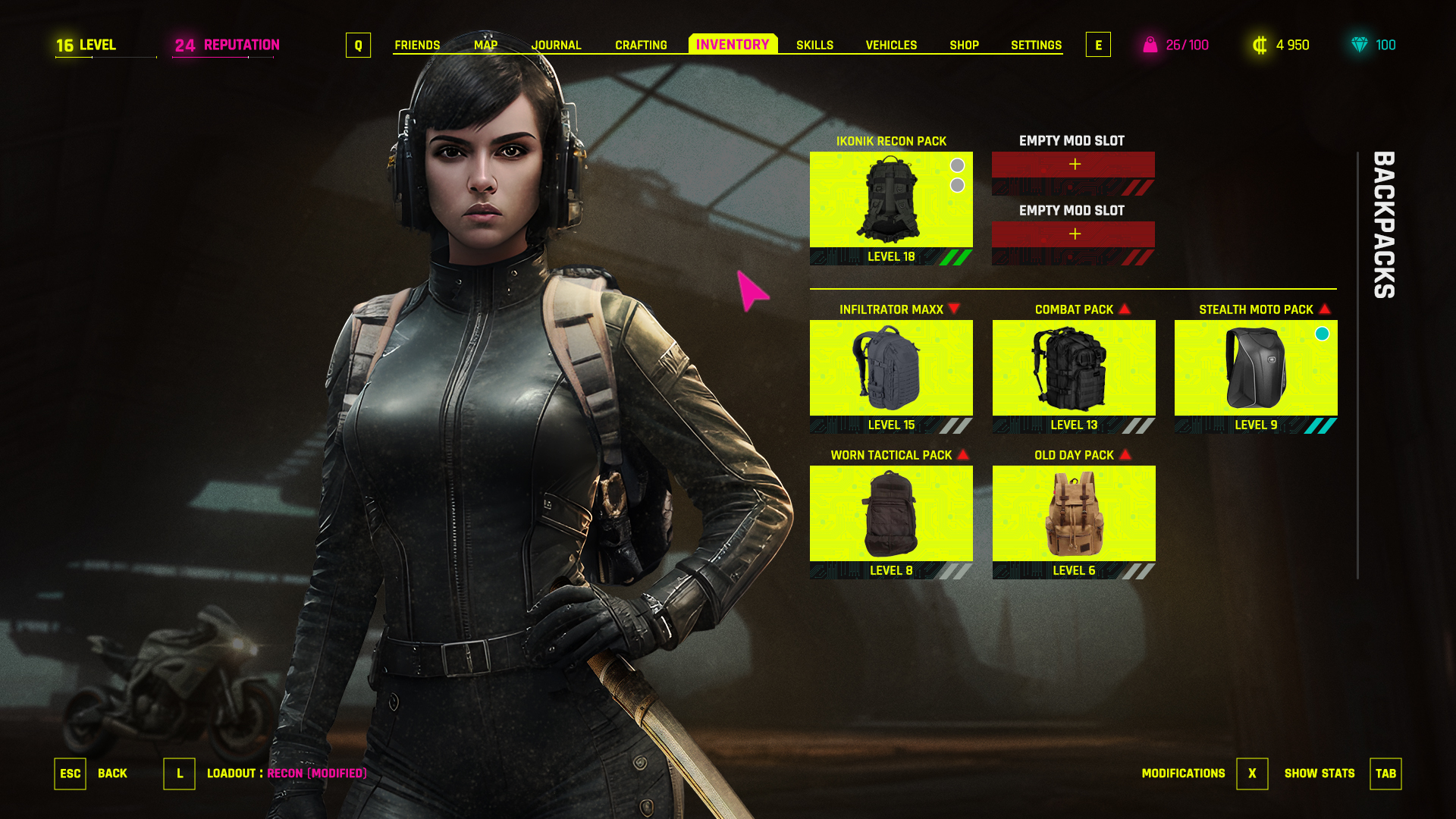Select the Worn Tactical Pack
The width and height of the screenshot is (1456, 819).
point(891,514)
